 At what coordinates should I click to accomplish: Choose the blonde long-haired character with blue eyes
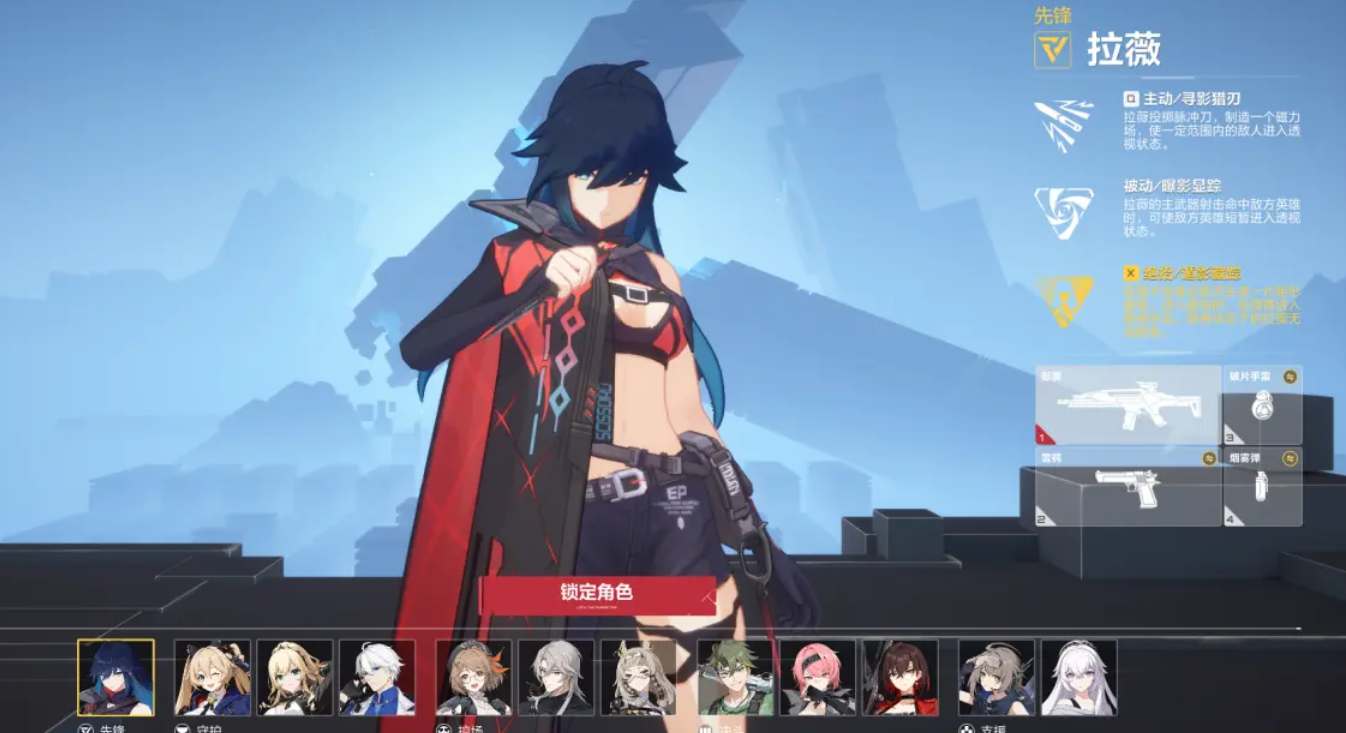point(294,677)
